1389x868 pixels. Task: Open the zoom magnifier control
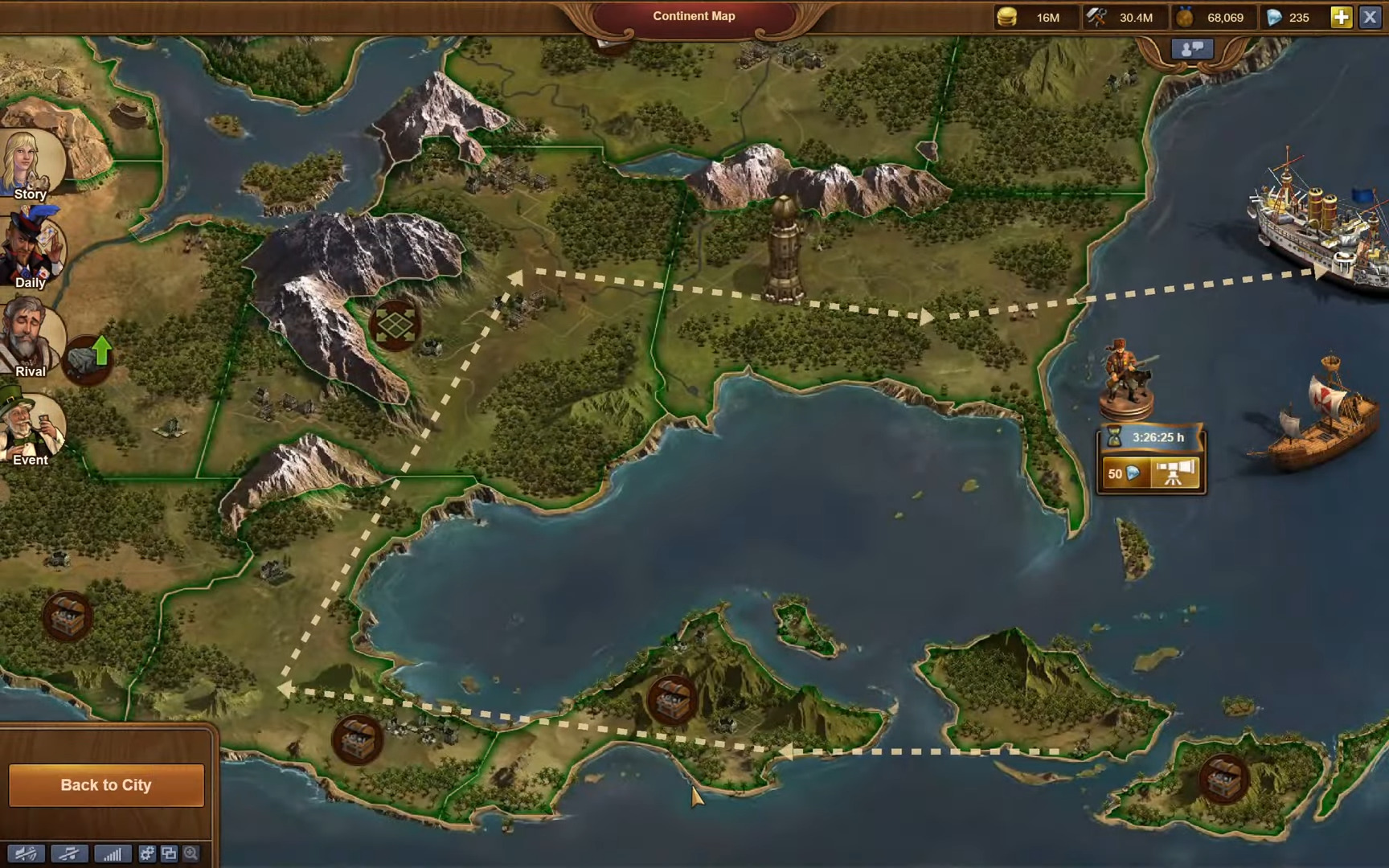[191, 854]
